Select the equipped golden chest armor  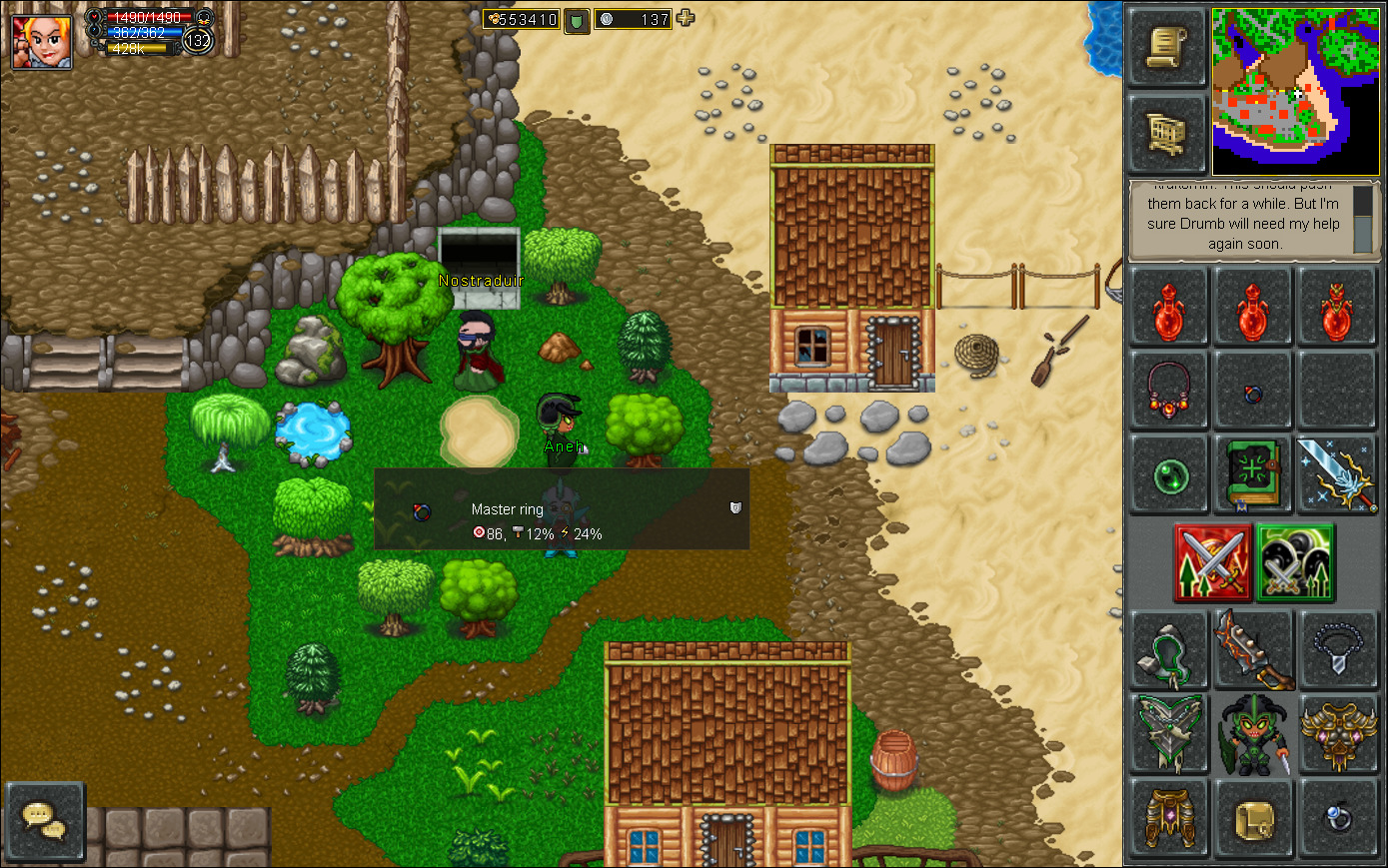coord(1337,735)
